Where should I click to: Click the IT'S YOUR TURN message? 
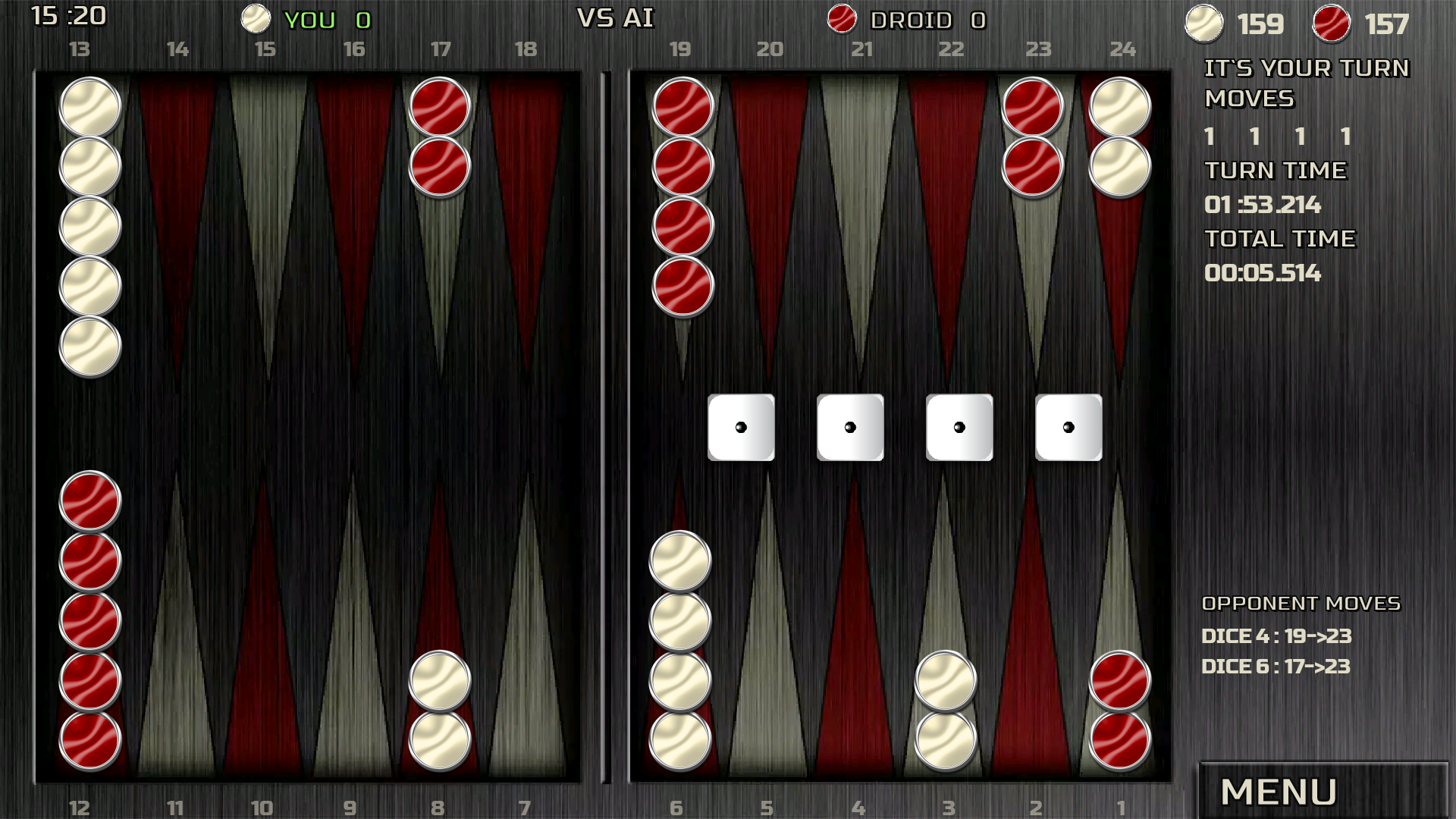point(1307,68)
